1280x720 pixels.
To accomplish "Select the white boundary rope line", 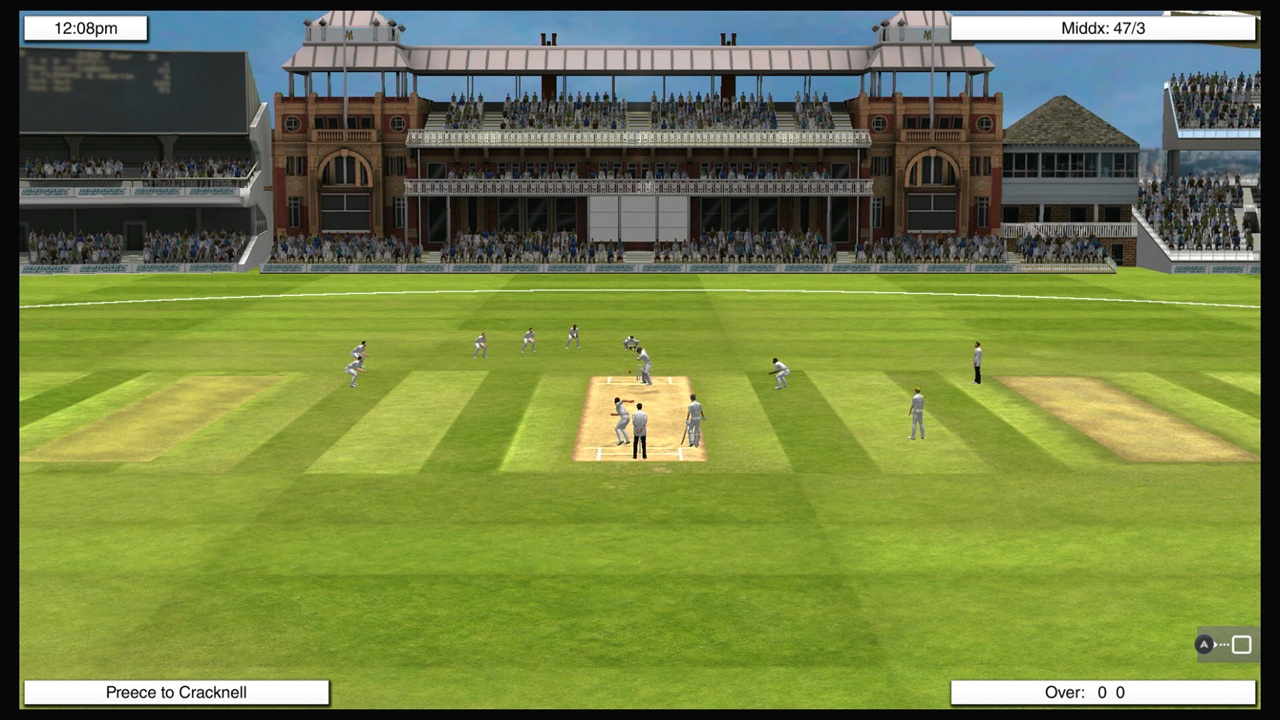I will point(640,293).
